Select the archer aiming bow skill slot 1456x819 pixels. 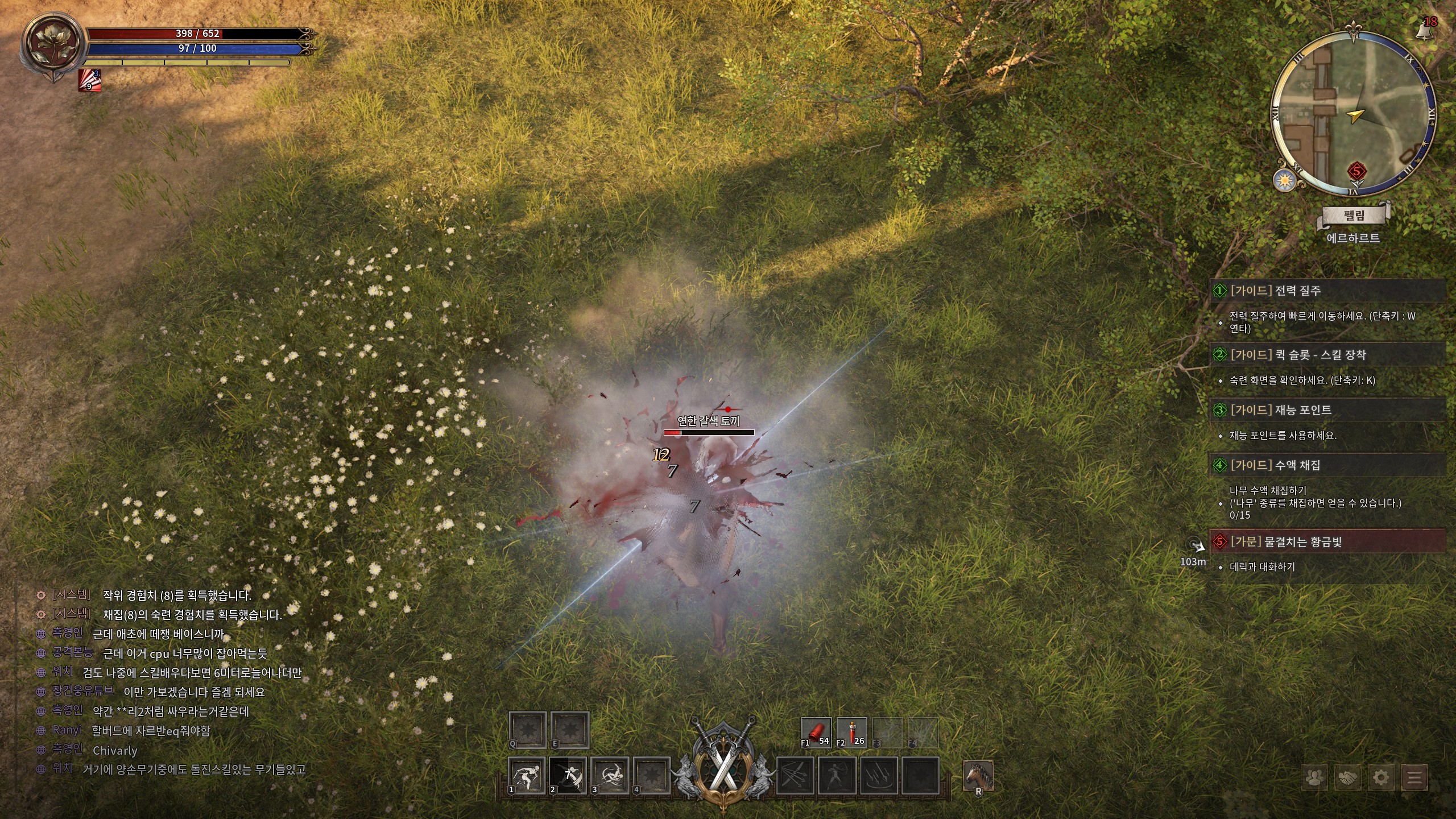tap(837, 776)
